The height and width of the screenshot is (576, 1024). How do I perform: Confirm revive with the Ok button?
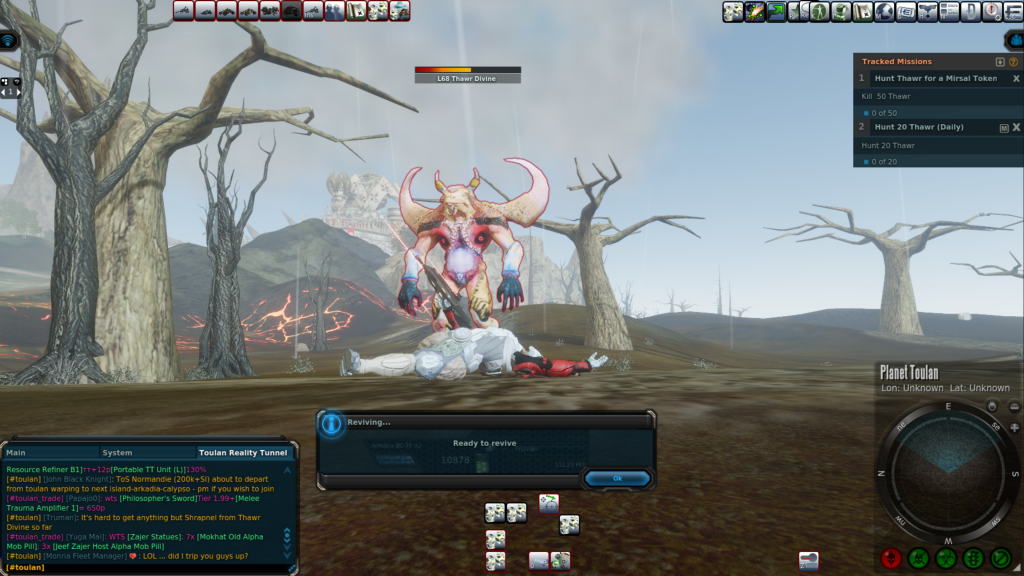point(617,478)
